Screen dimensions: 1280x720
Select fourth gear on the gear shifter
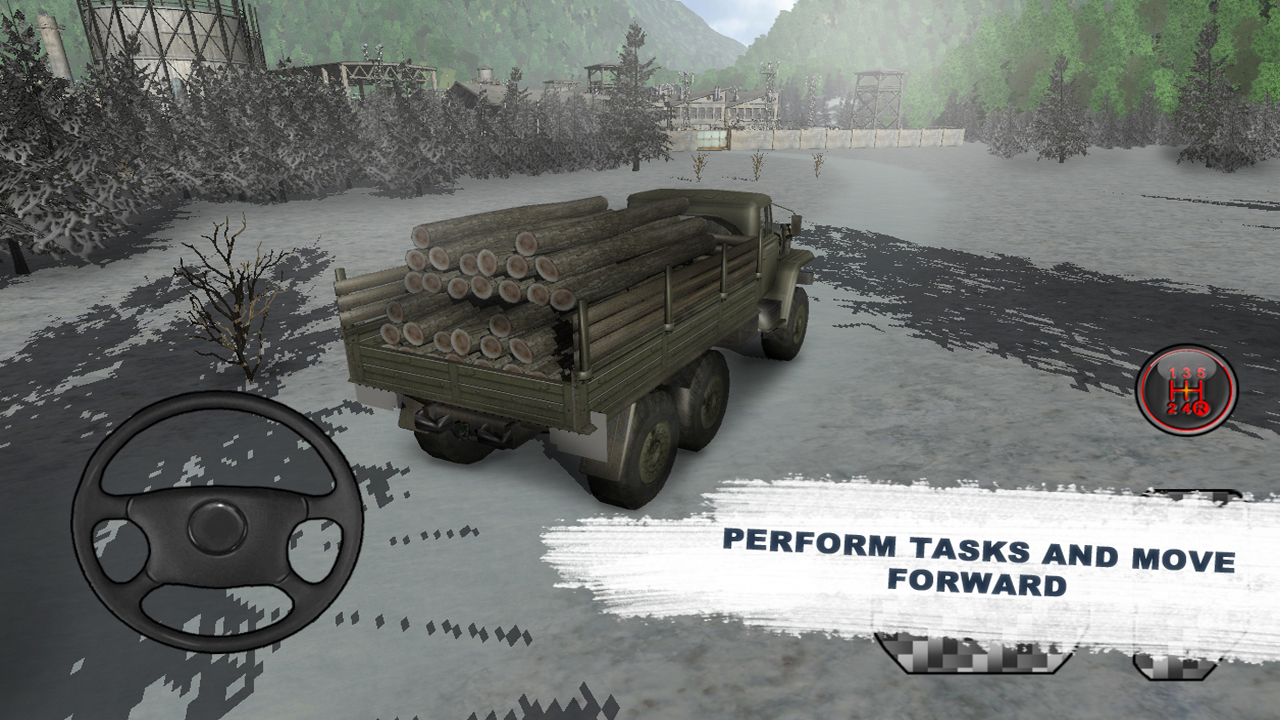click(1187, 408)
